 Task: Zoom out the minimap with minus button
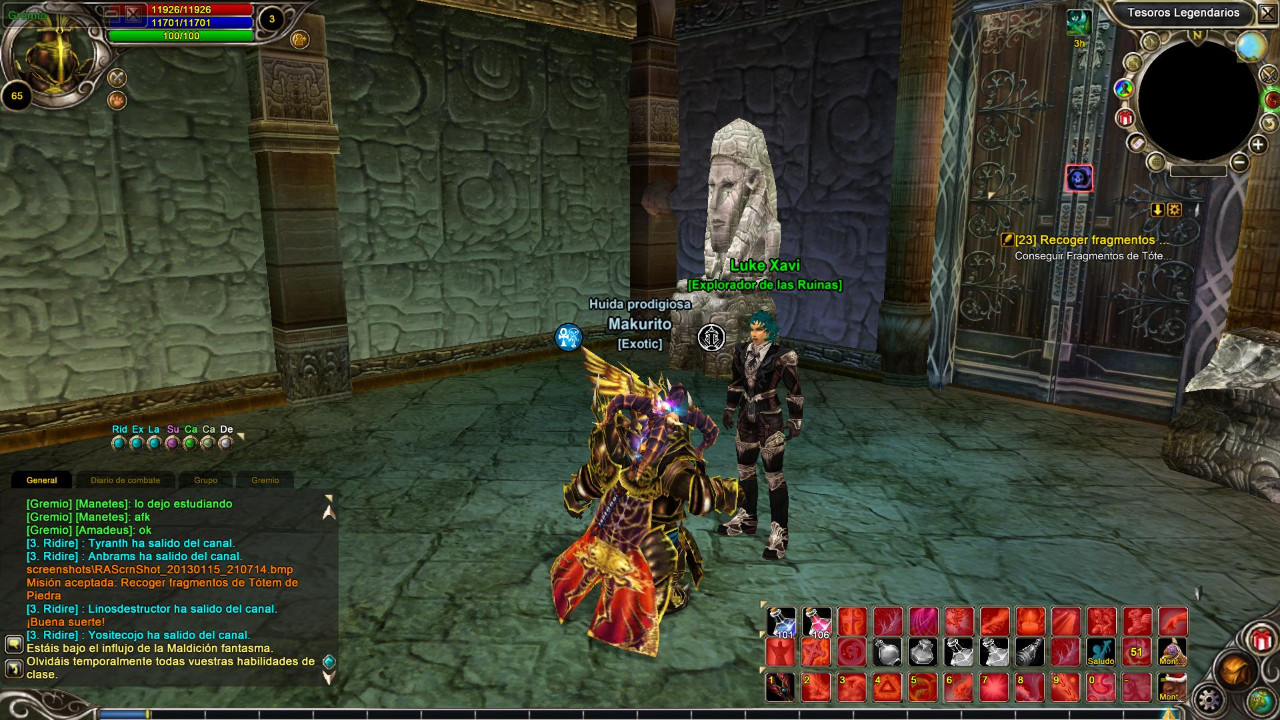click(1239, 162)
